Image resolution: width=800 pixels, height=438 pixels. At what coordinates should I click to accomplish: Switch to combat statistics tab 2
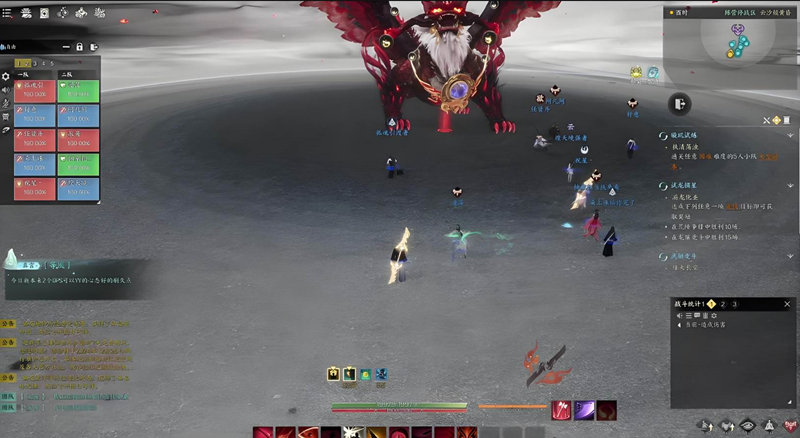click(x=722, y=303)
